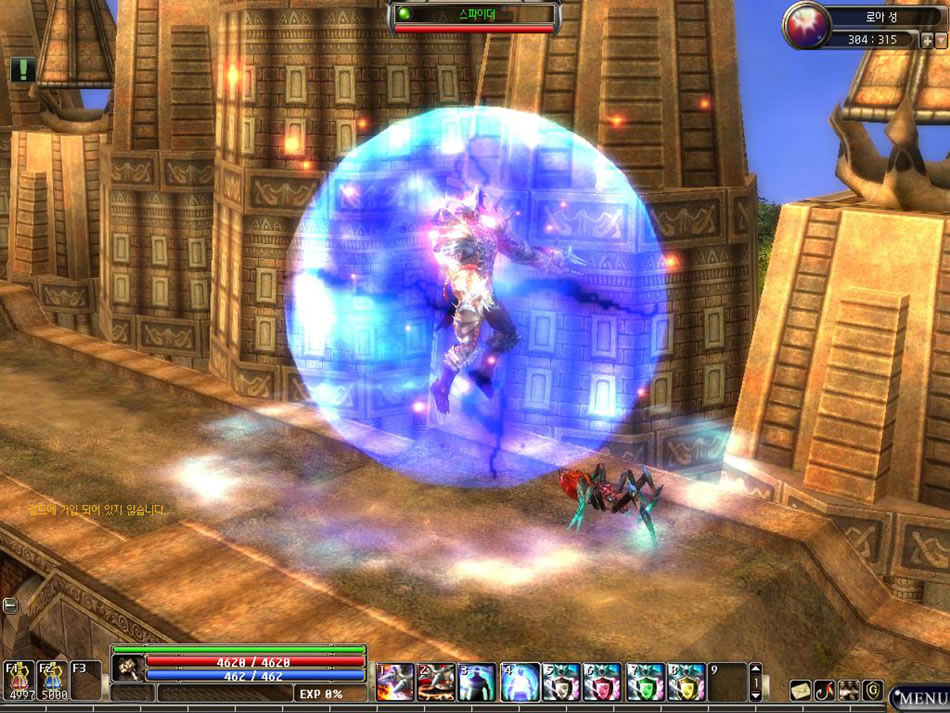Open the red hook icon
Image resolution: width=950 pixels, height=713 pixels.
pos(824,689)
